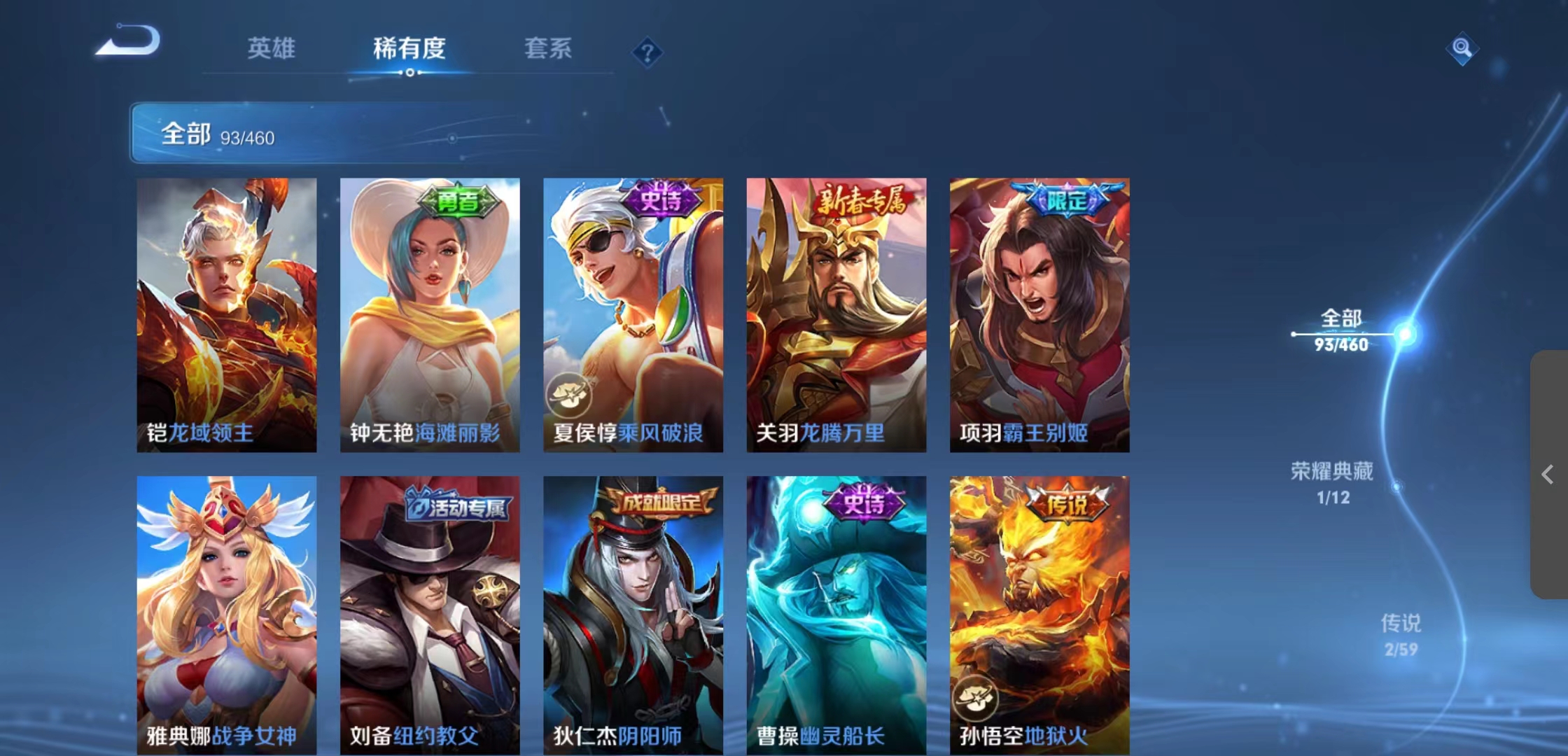The height and width of the screenshot is (756, 1568).
Task: Switch to the 套系 tab
Action: point(548,49)
